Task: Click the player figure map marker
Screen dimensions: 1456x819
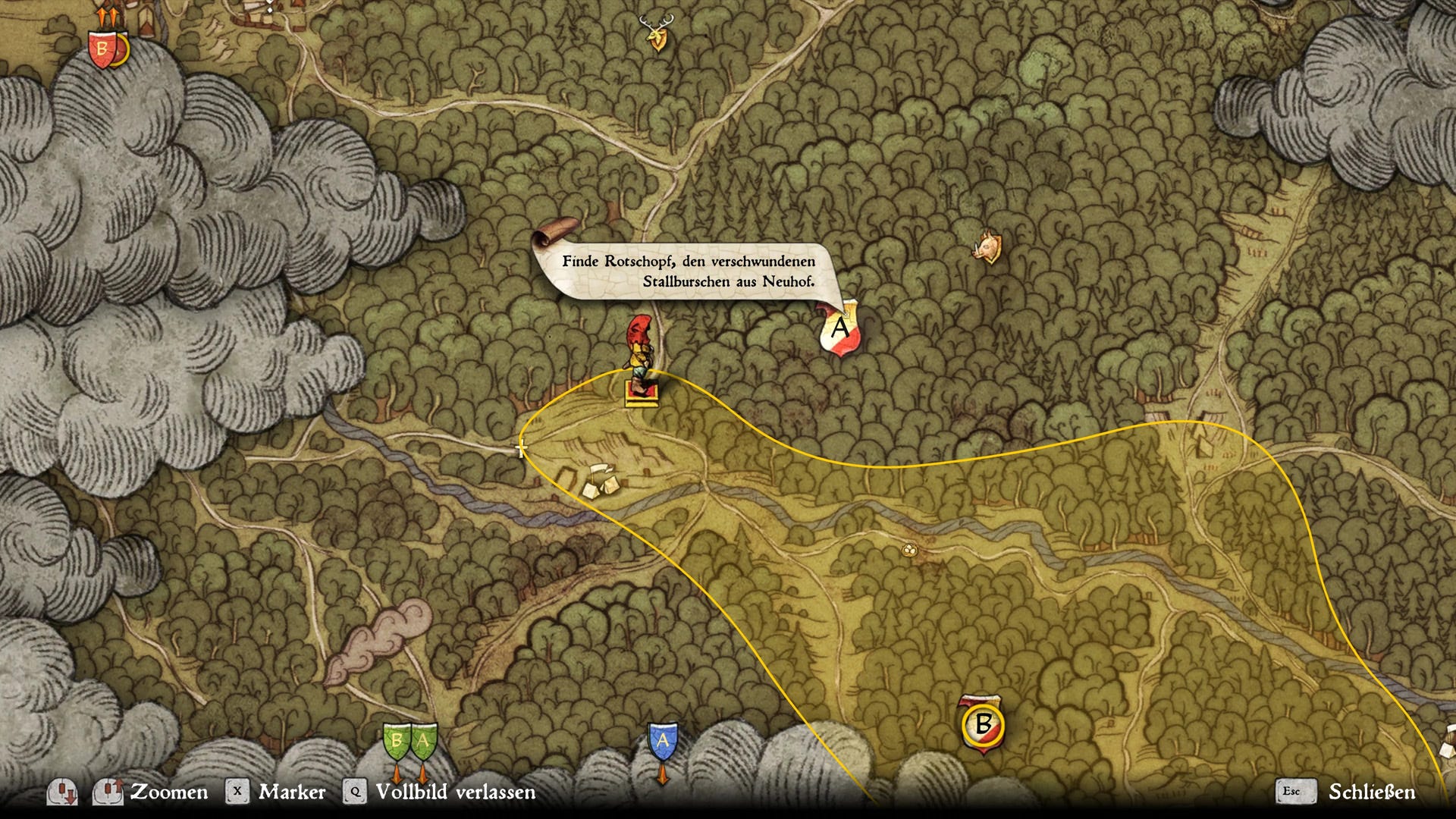Action: click(x=641, y=356)
